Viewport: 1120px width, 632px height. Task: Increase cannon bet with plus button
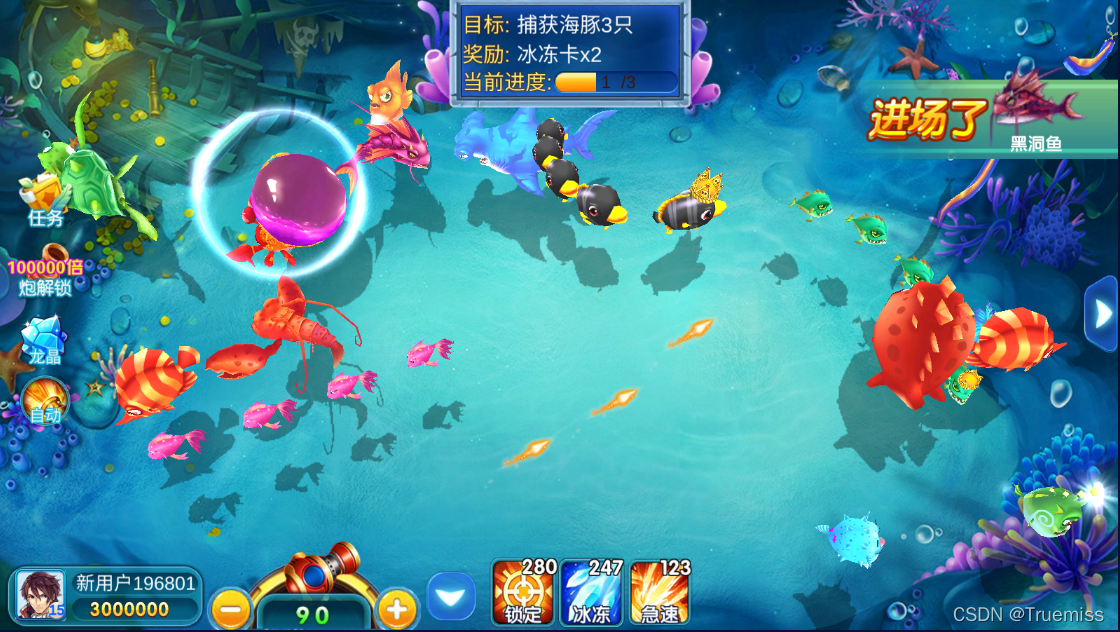[x=397, y=607]
